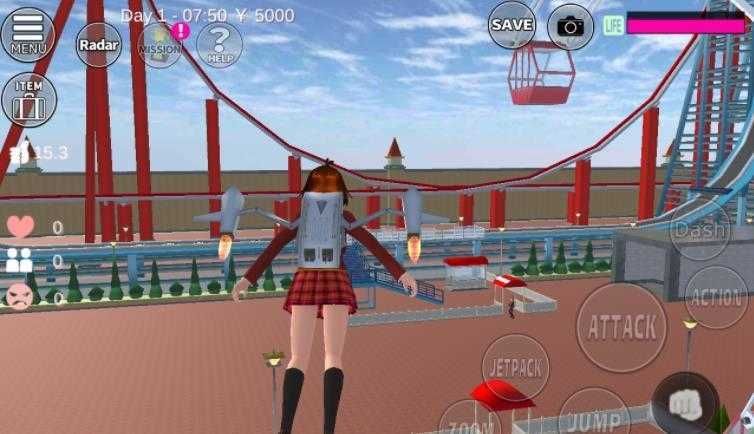The image size is (754, 434).
Task: Save the game with SAVE
Action: 512,25
